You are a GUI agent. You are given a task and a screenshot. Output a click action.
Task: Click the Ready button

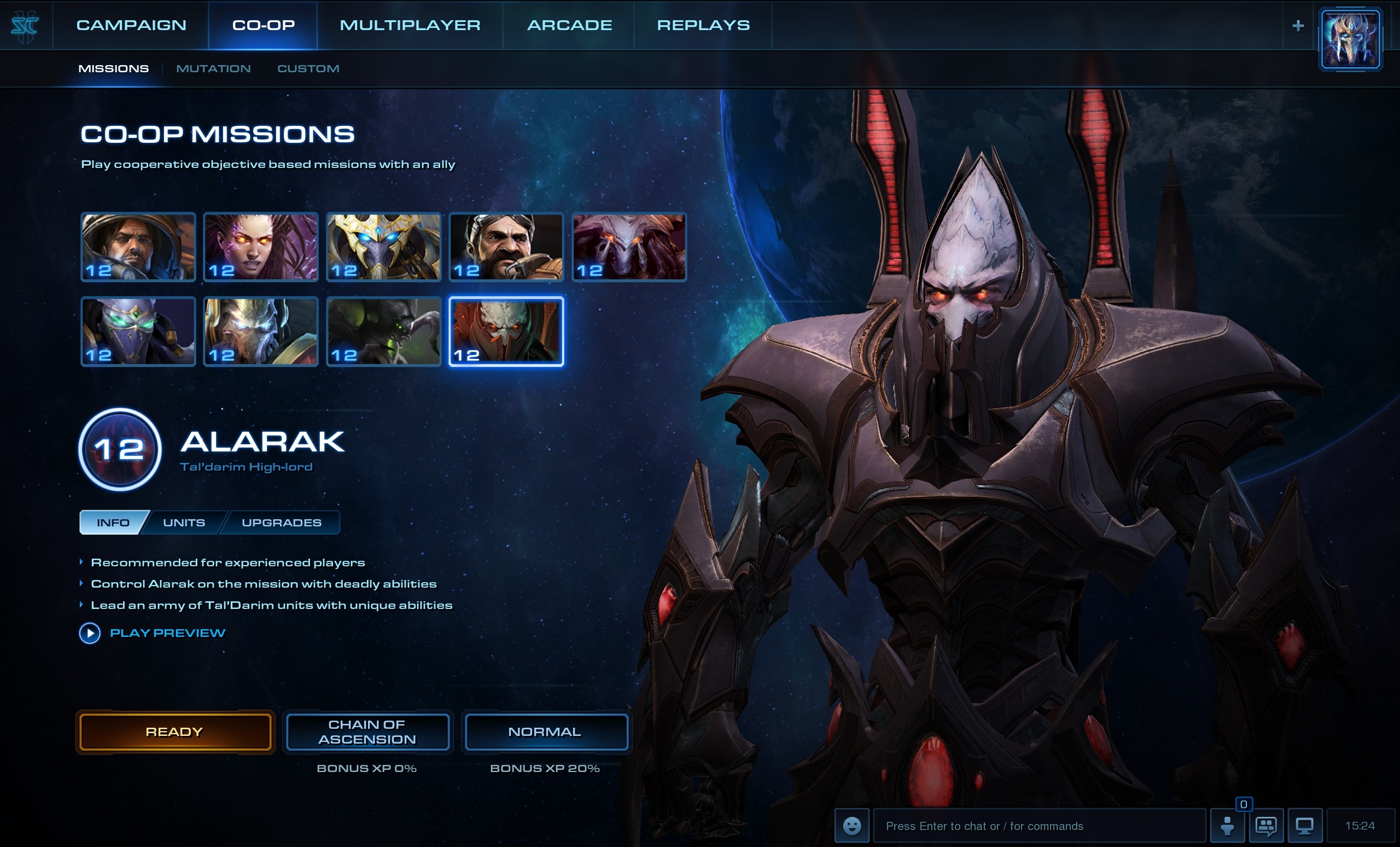coord(174,732)
